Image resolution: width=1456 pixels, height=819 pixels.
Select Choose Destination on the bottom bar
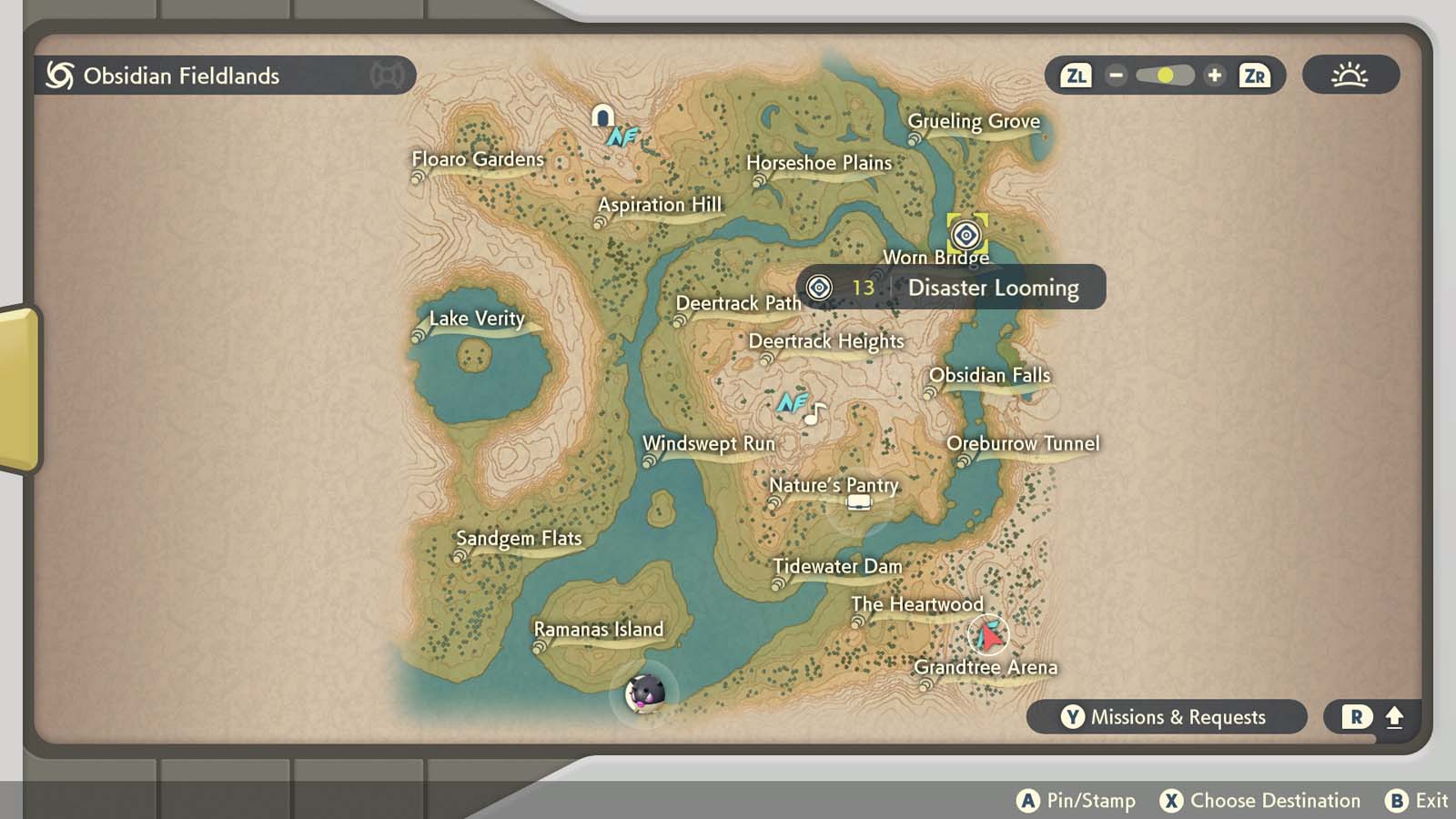click(x=1263, y=801)
